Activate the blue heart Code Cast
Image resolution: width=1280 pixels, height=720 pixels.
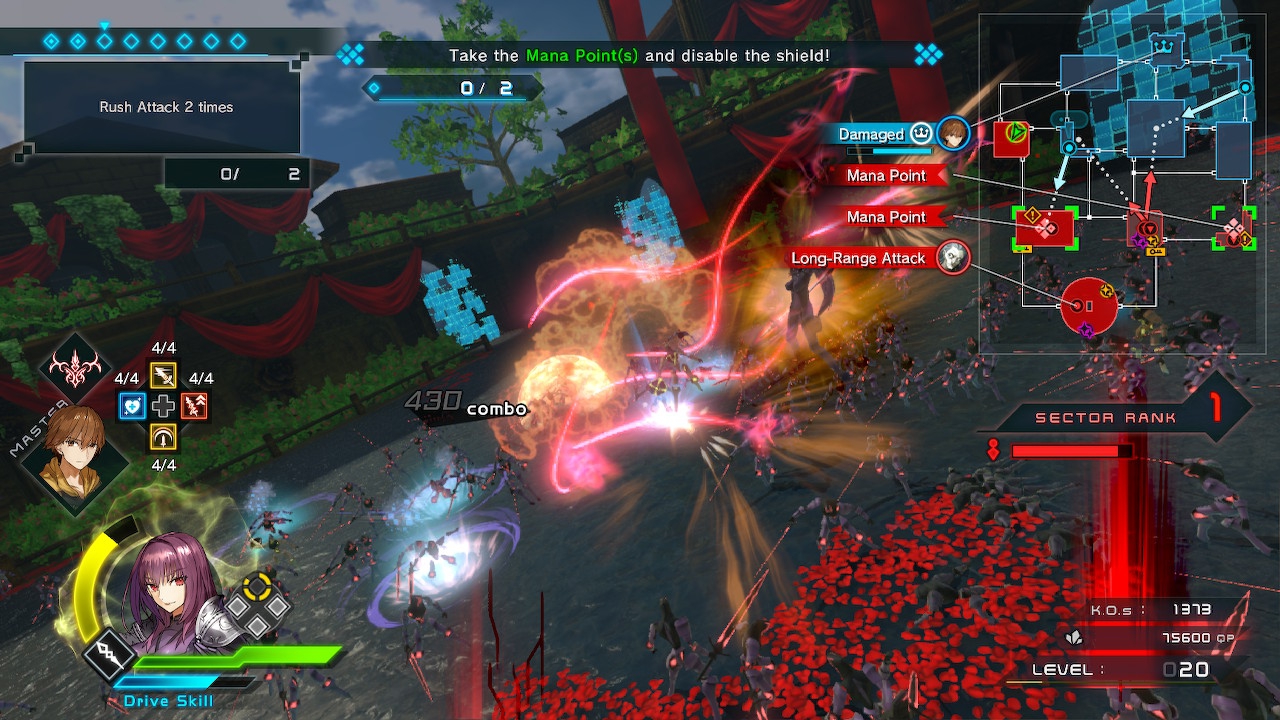click(x=132, y=406)
